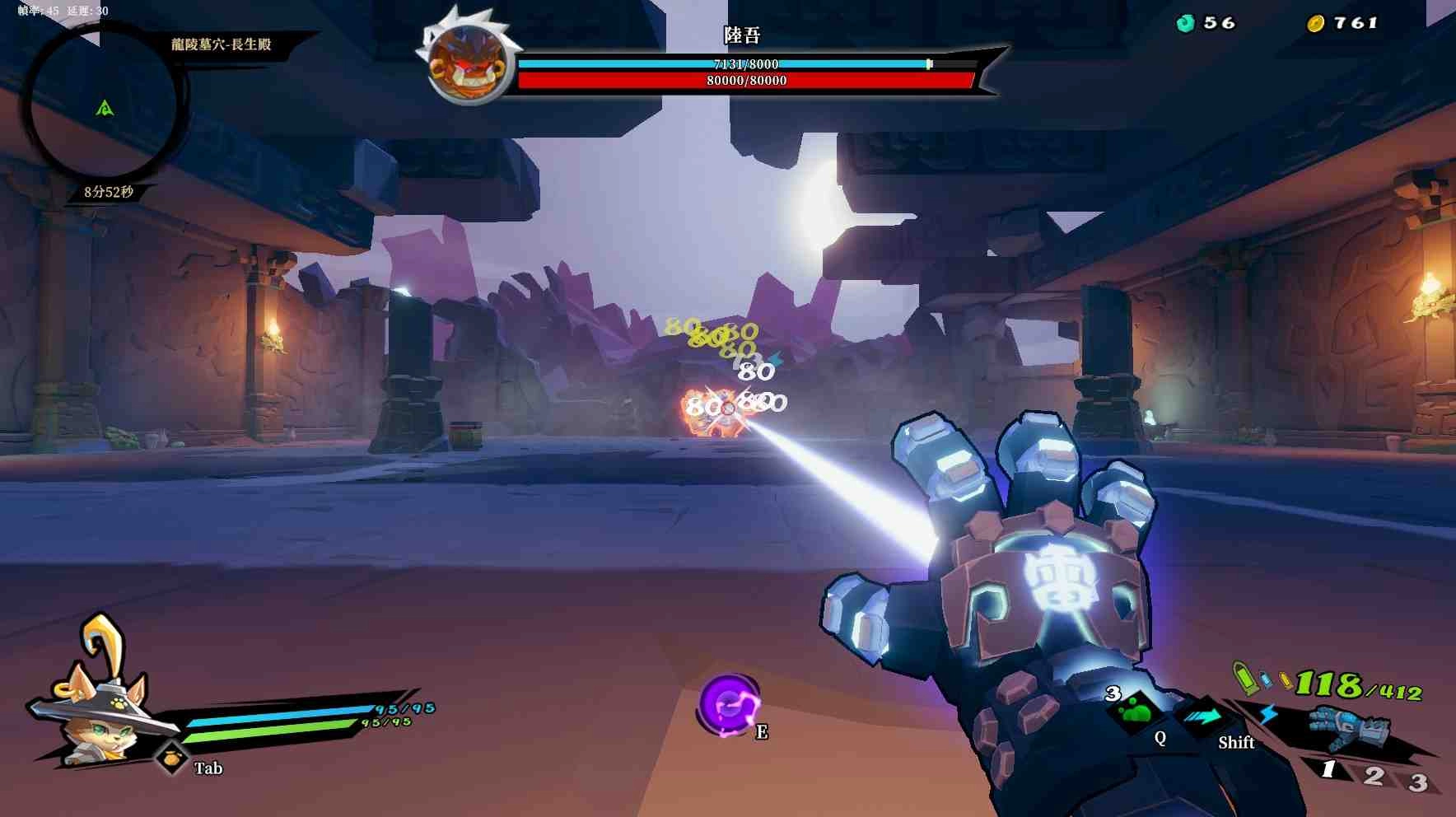
Task: Click the circular minimap
Action: (103, 107)
